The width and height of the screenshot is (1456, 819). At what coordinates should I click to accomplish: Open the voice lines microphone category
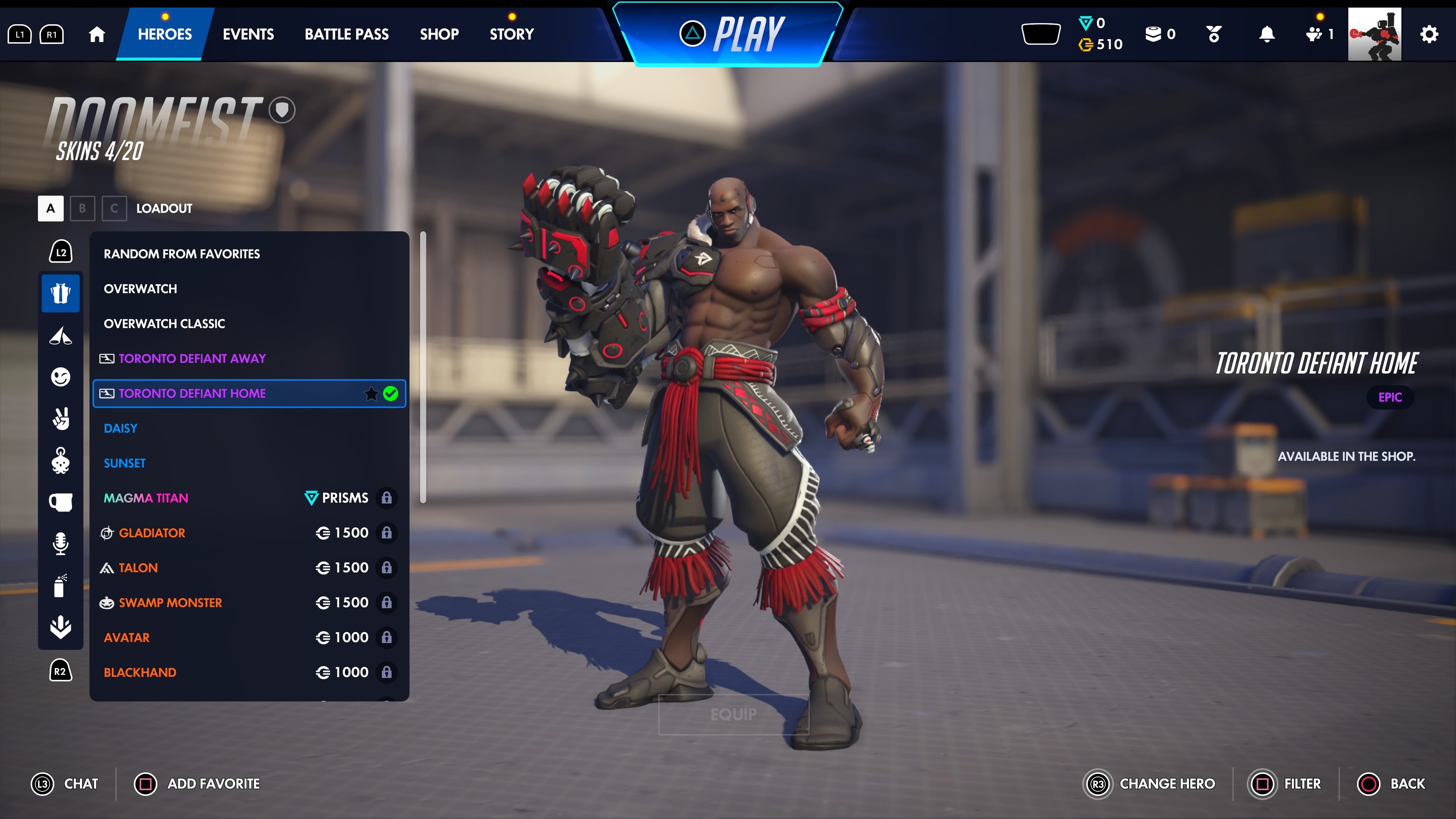pyautogui.click(x=61, y=543)
